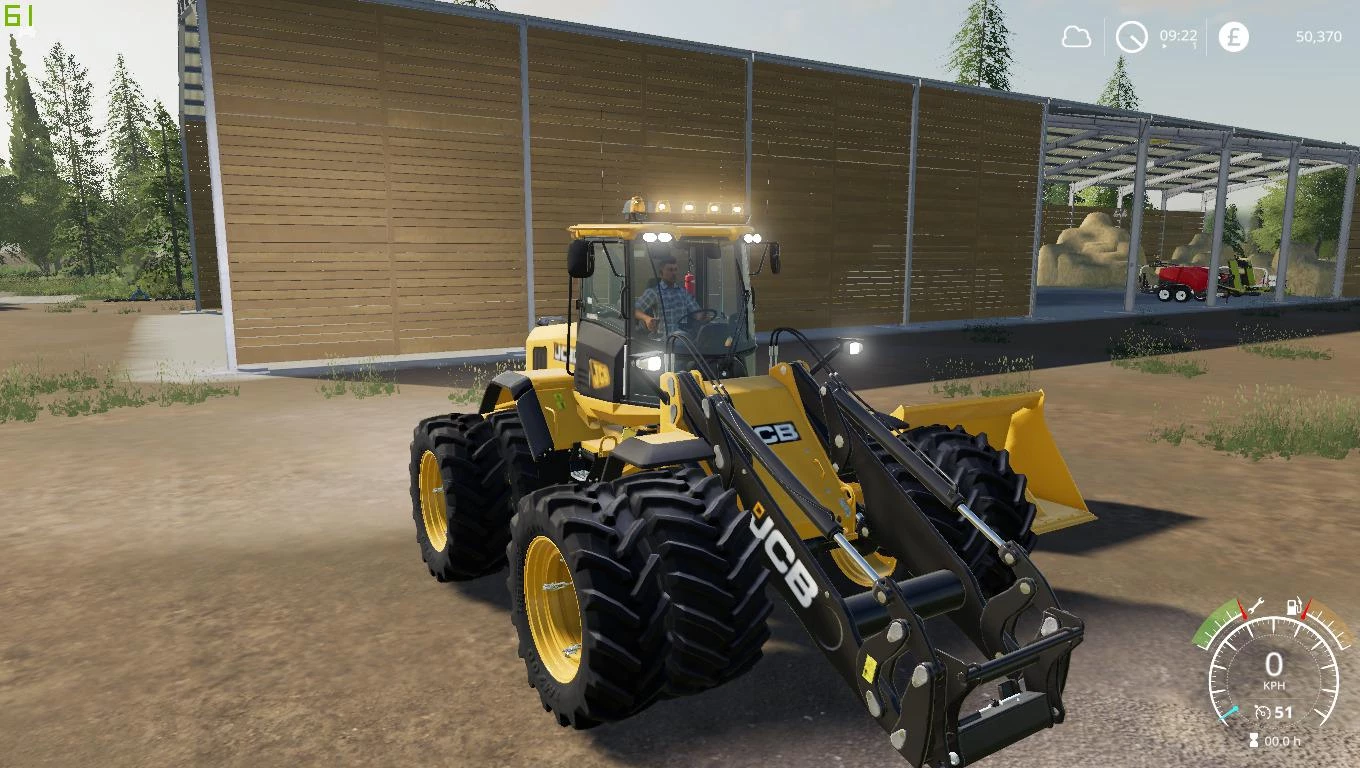Click the hourglass operating-hours icon
The width and height of the screenshot is (1360, 768).
pos(1253,739)
